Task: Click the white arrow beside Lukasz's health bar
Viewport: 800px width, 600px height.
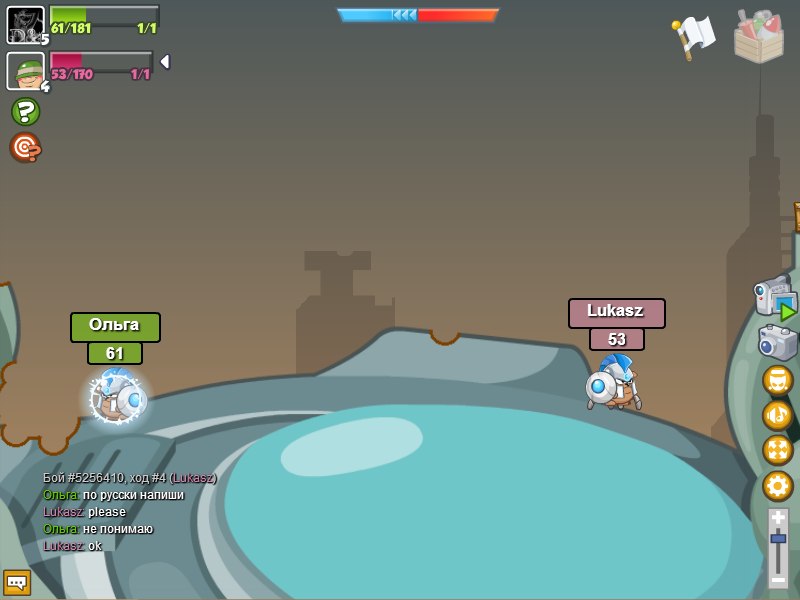Action: (165, 62)
